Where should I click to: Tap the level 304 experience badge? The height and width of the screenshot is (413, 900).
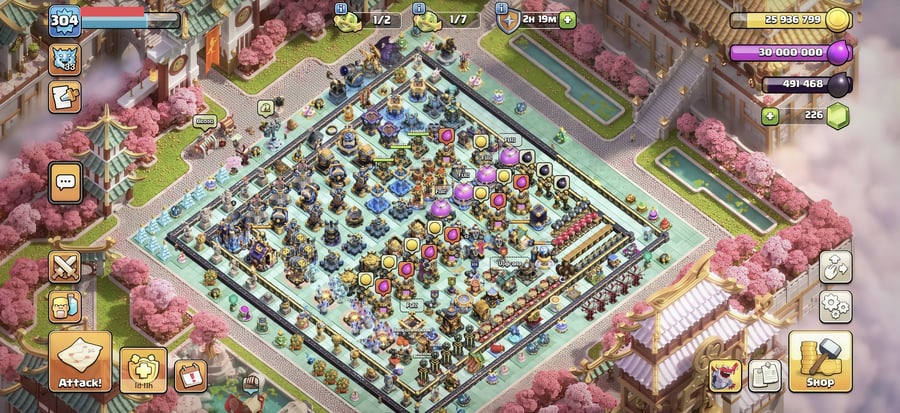point(64,19)
